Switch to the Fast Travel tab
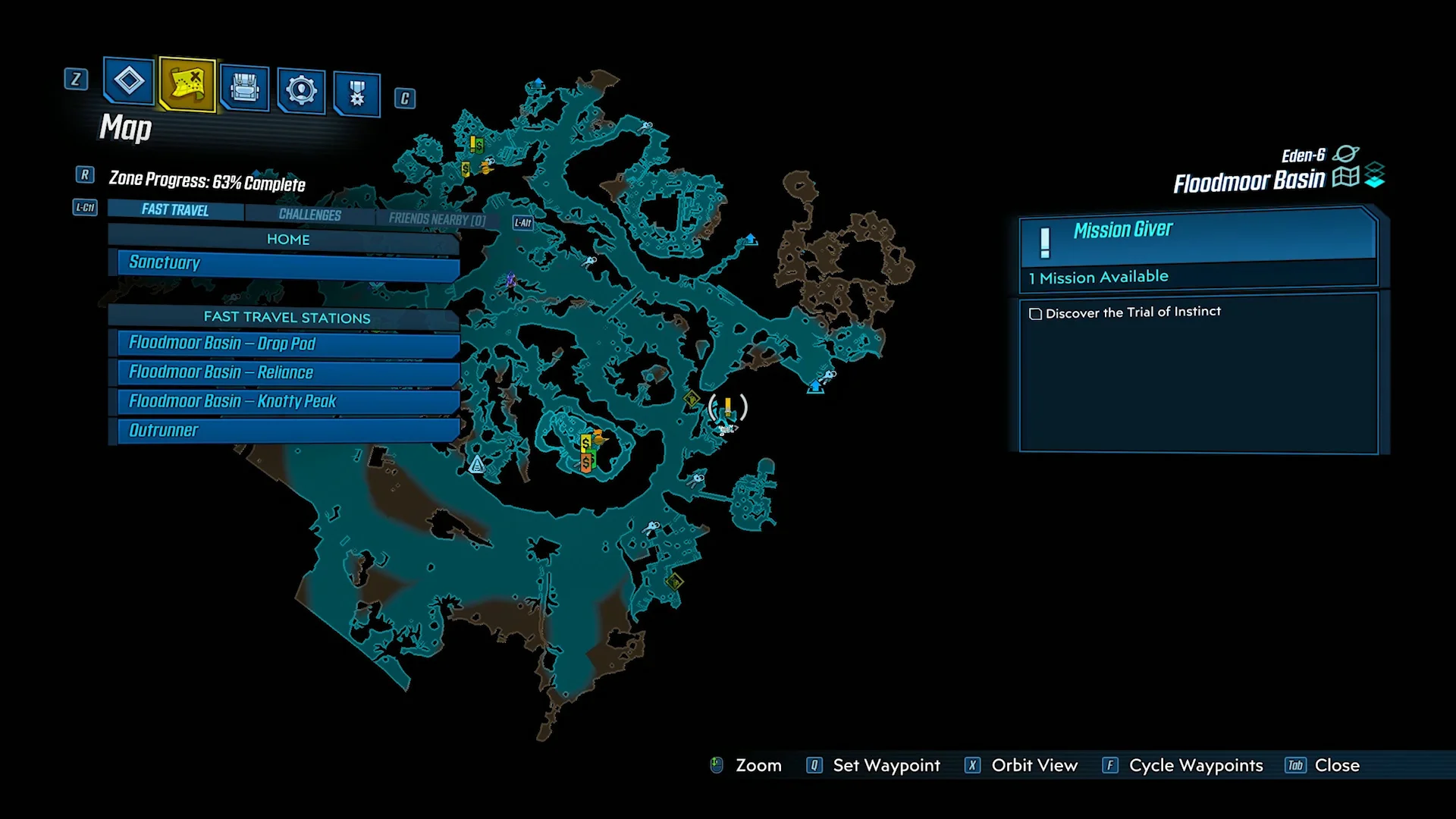Image resolution: width=1456 pixels, height=819 pixels. click(x=175, y=210)
